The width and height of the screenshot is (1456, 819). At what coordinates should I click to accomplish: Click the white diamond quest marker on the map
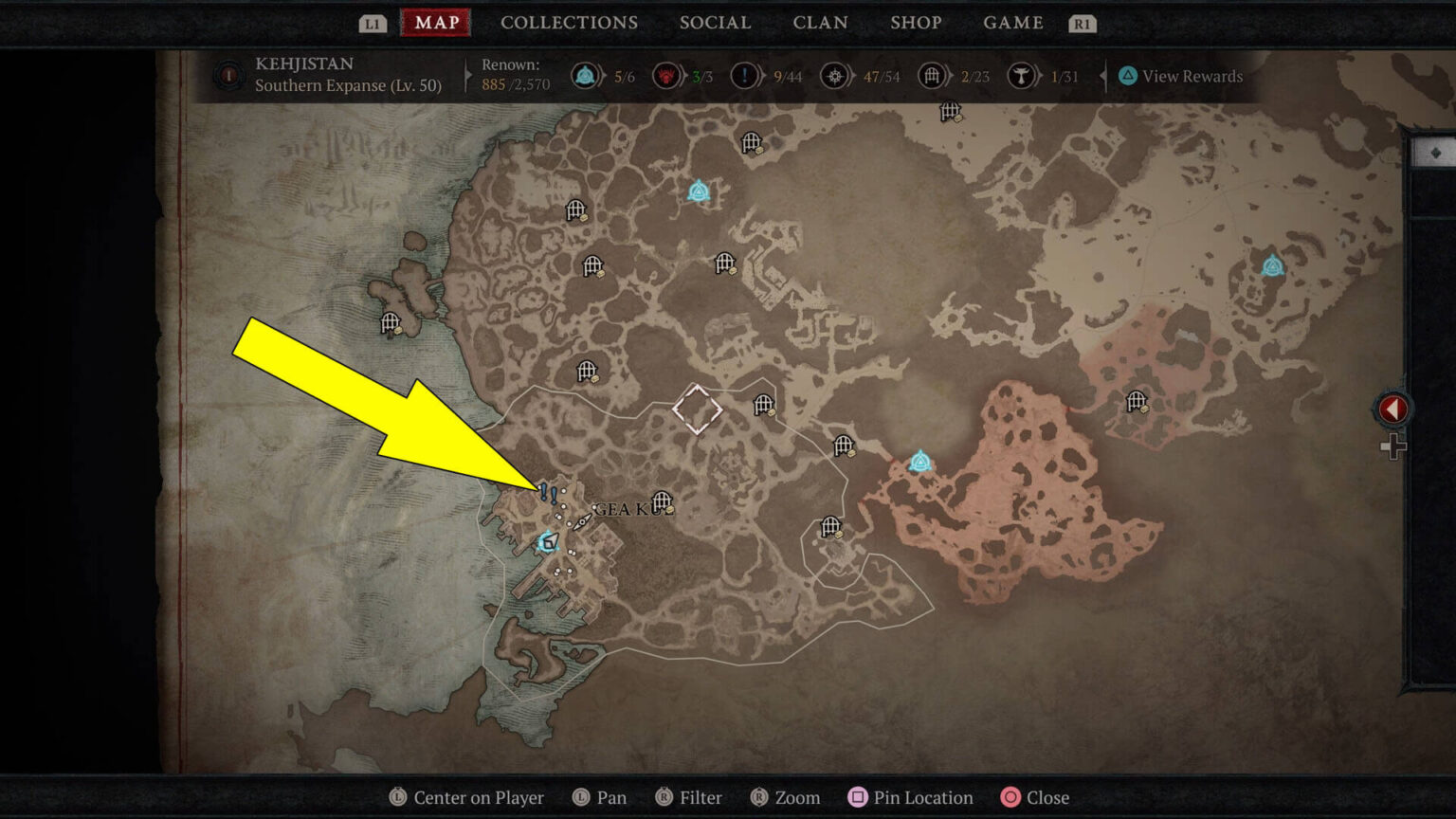697,409
